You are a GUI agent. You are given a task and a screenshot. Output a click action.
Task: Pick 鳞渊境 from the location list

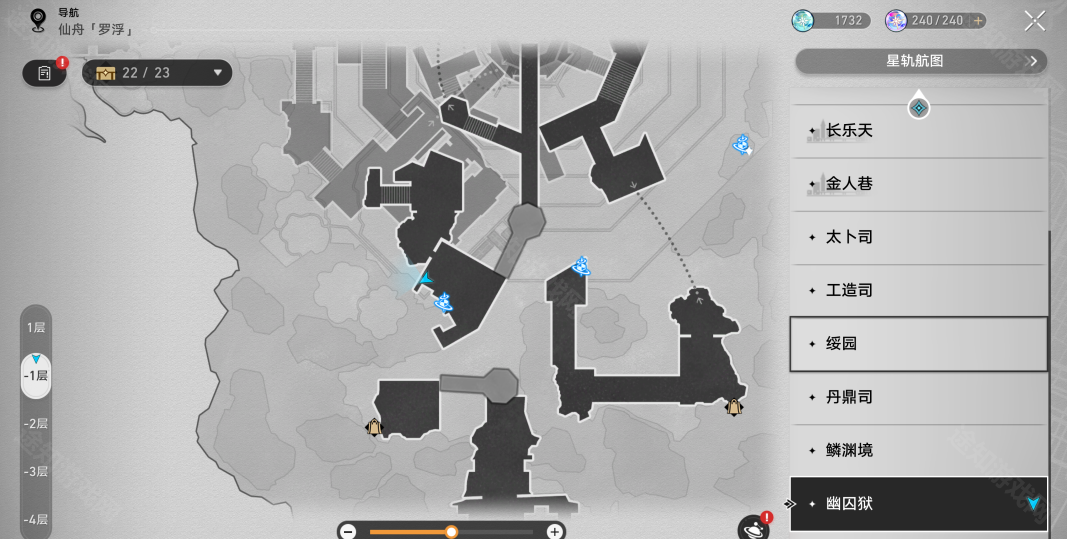coord(918,450)
